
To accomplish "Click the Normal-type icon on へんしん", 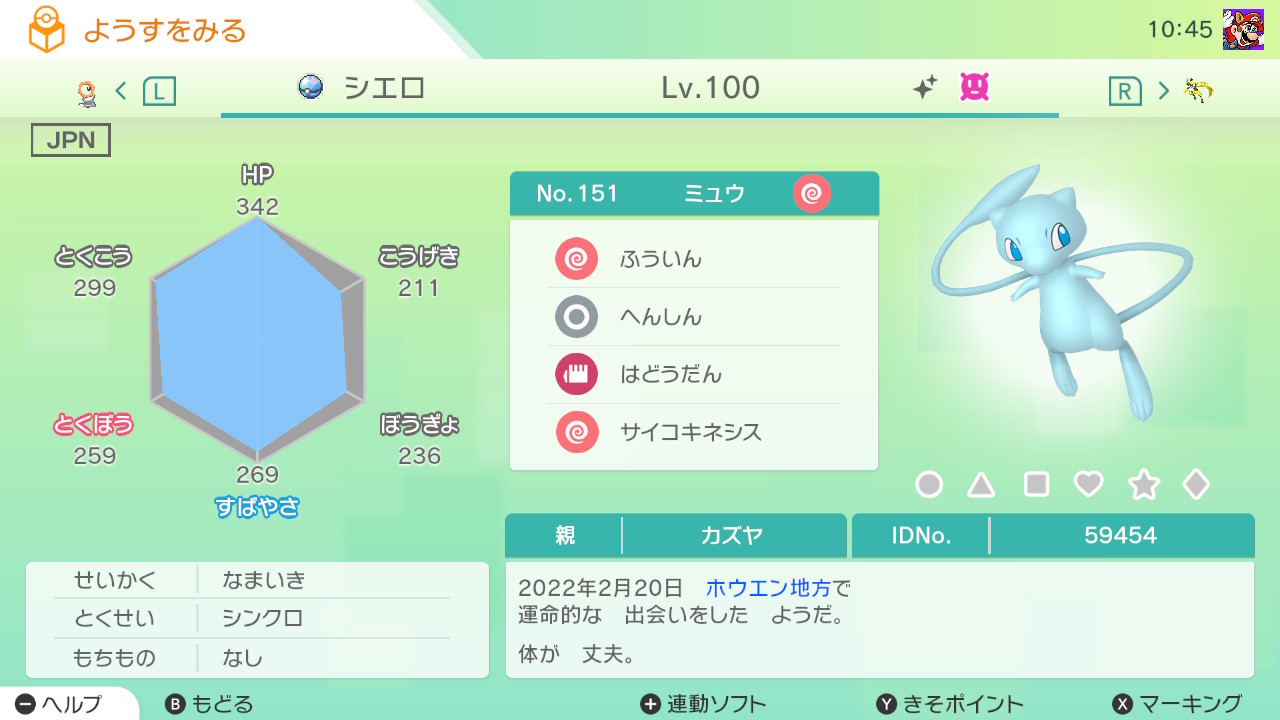I will [576, 316].
